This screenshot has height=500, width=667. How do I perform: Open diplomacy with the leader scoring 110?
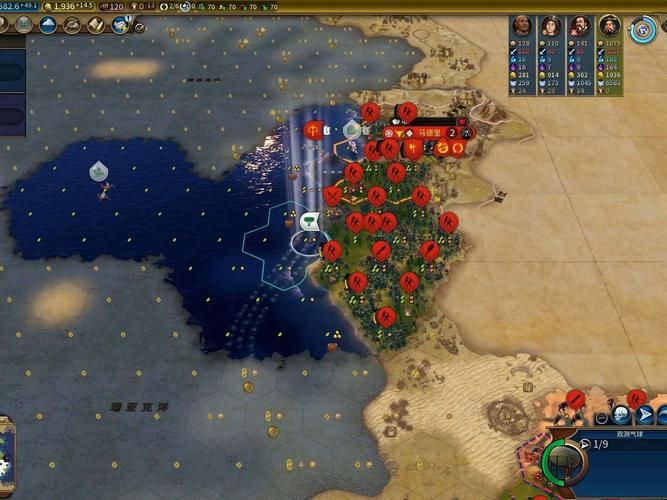pyautogui.click(x=550, y=26)
